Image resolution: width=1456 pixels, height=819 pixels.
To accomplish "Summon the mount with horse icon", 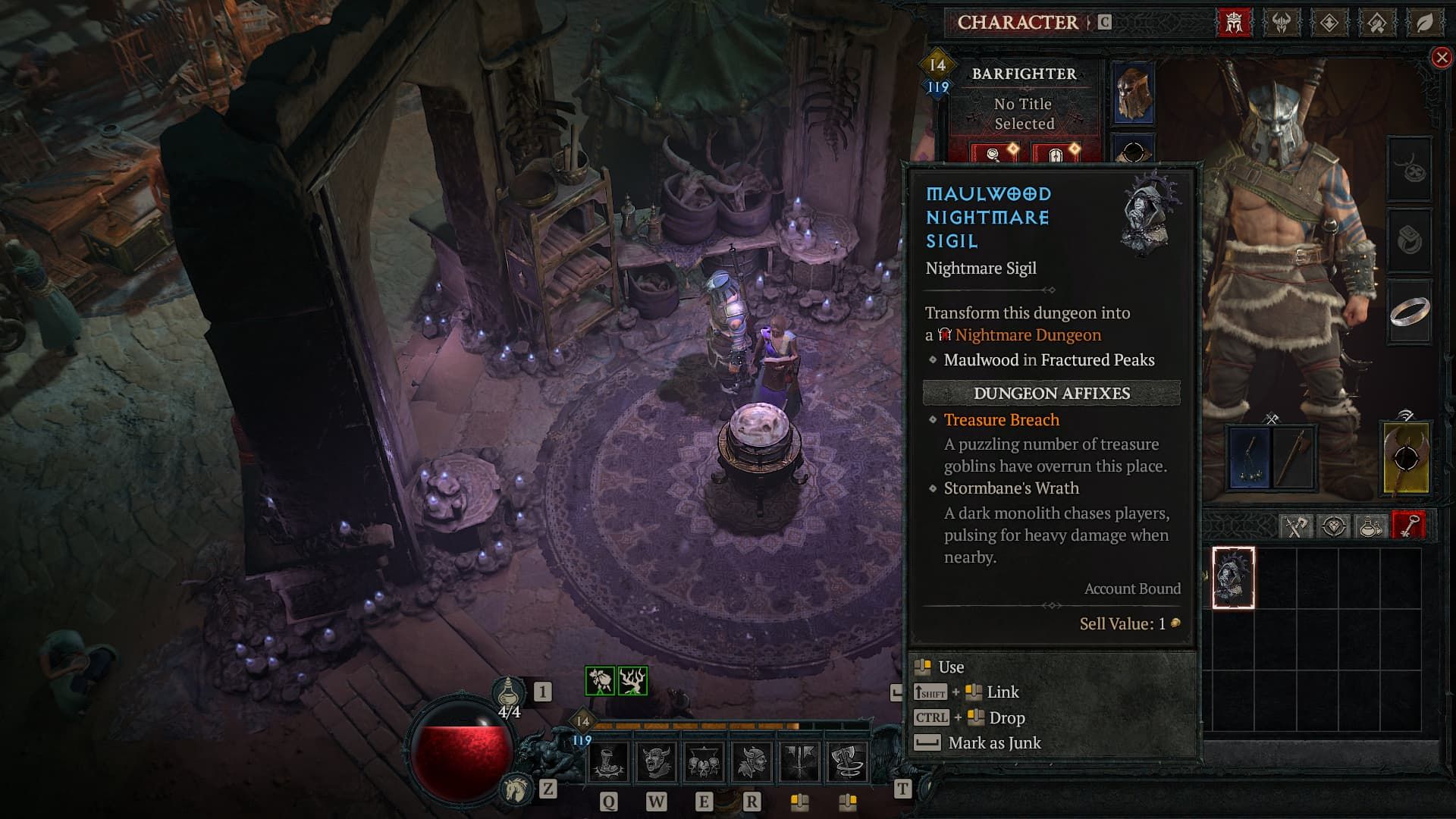I will pyautogui.click(x=516, y=790).
